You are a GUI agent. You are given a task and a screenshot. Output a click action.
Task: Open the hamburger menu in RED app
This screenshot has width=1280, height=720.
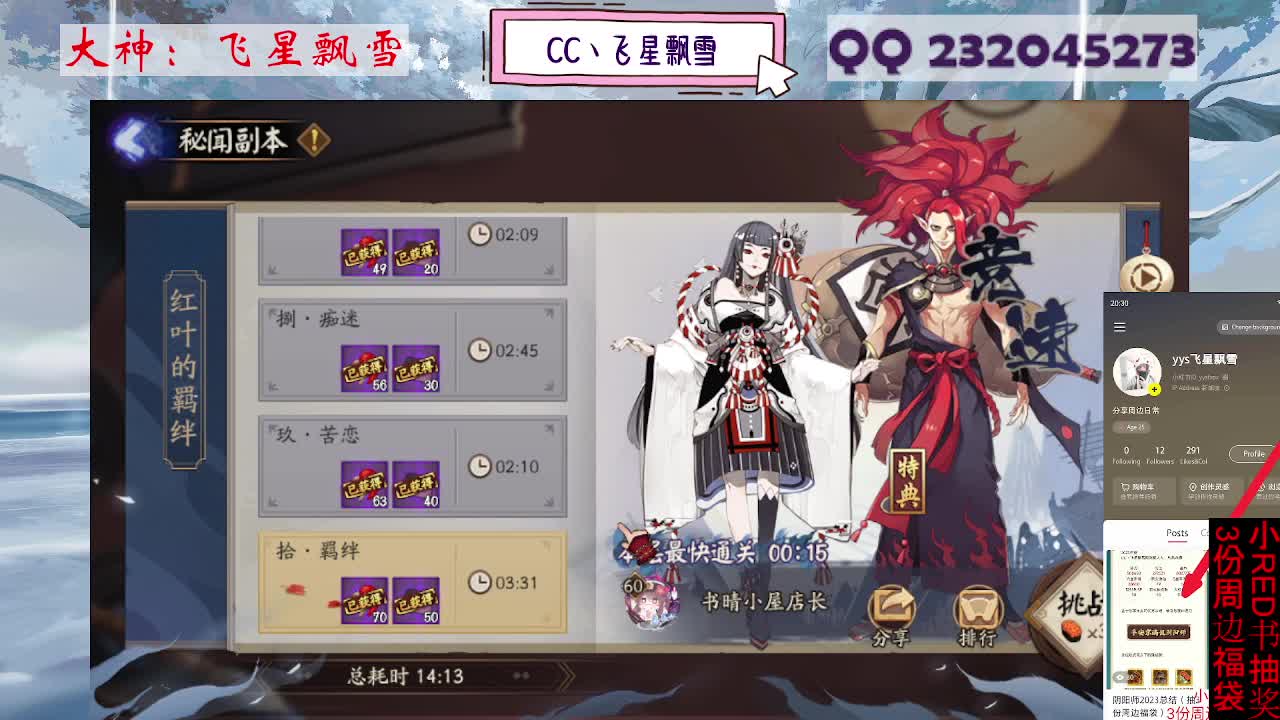[x=1120, y=325]
